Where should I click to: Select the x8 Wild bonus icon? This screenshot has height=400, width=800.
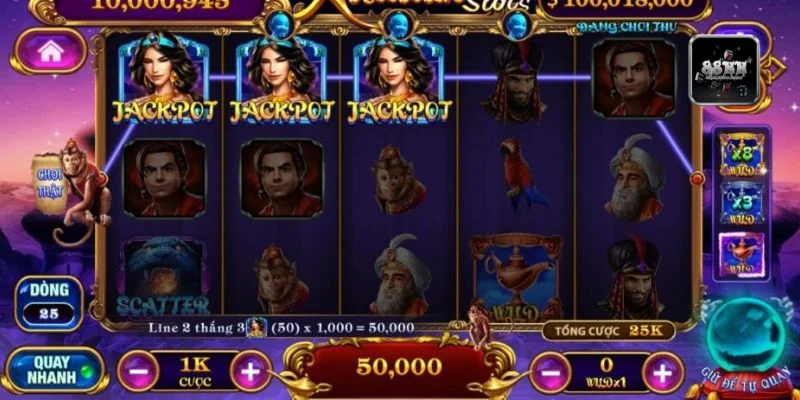[739, 151]
